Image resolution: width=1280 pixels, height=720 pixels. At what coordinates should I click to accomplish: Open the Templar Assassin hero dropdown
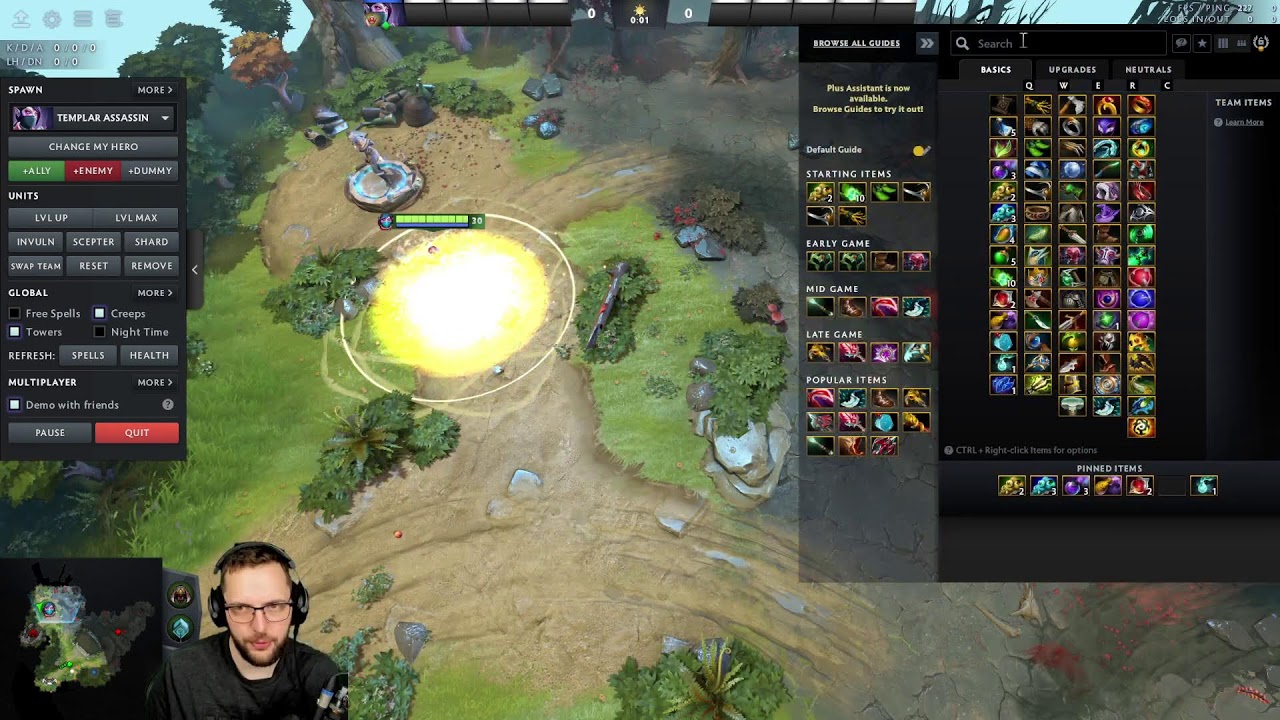[165, 118]
